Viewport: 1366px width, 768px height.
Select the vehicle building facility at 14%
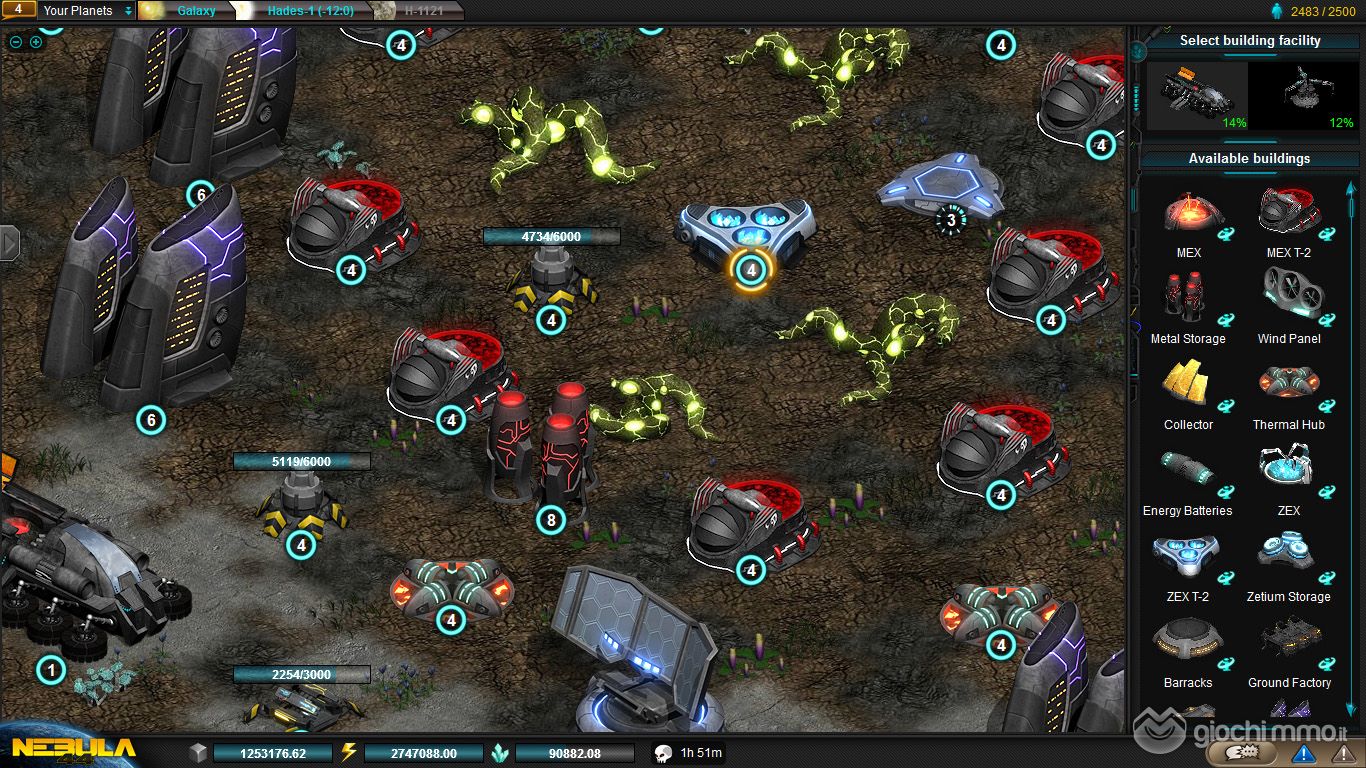click(1197, 96)
